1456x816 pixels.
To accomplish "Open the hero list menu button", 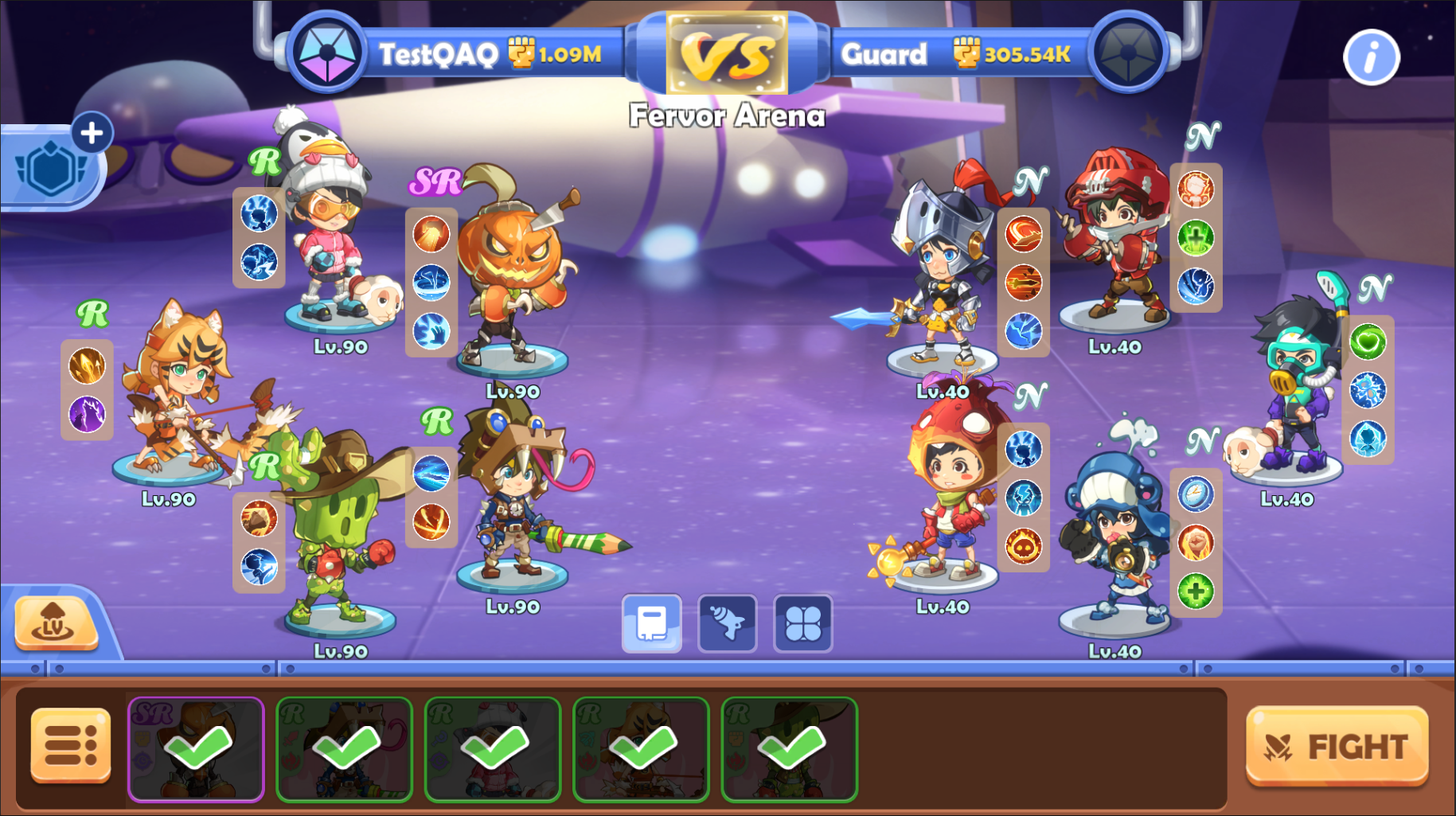I will 71,746.
